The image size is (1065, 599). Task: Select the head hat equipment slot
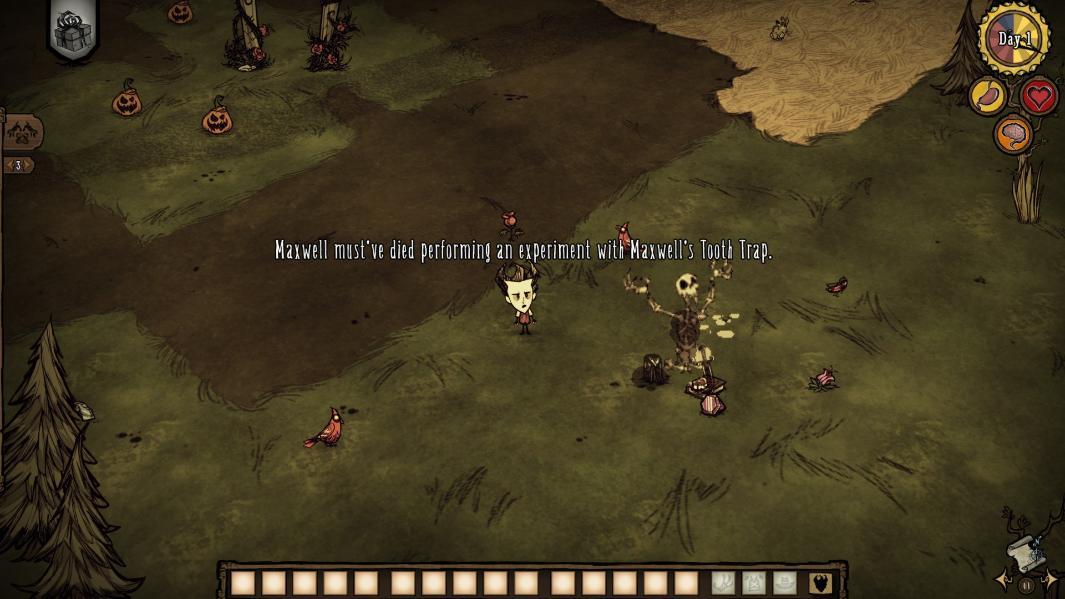785,583
